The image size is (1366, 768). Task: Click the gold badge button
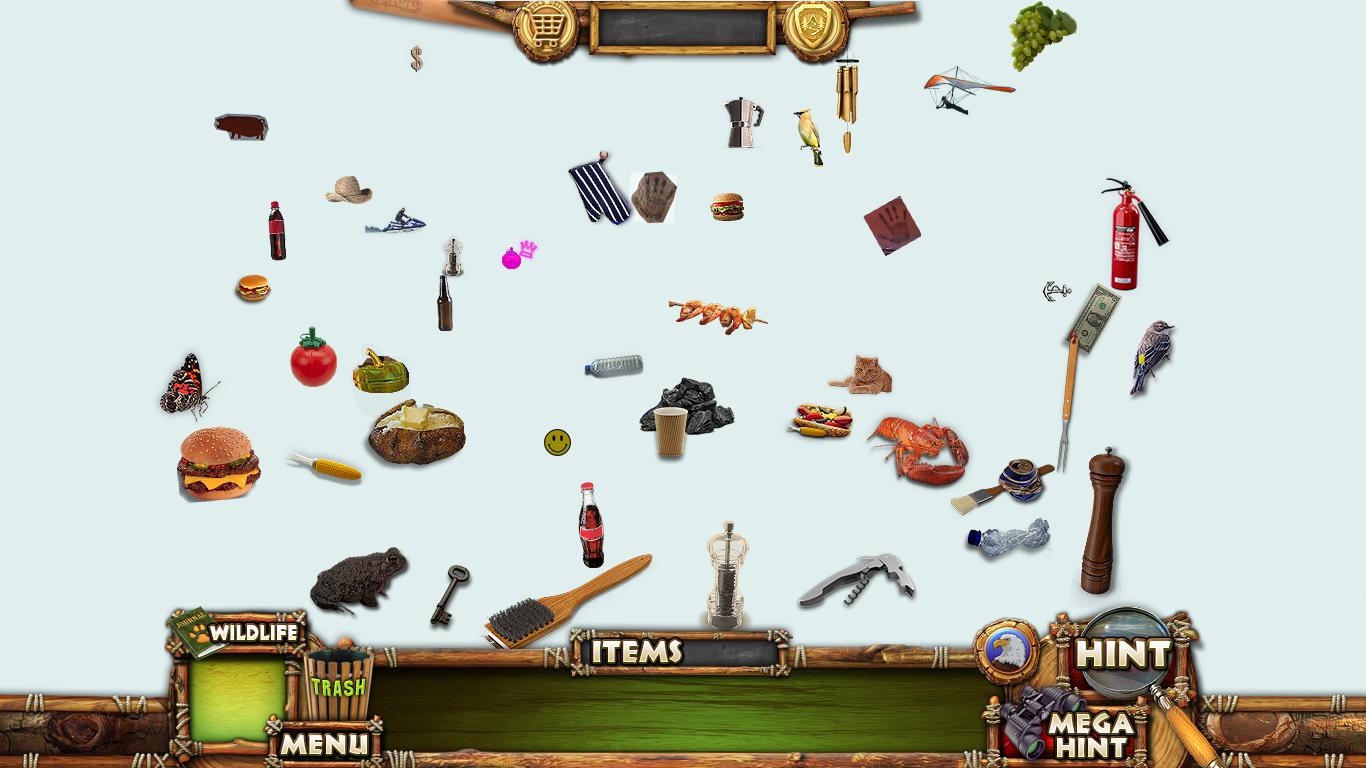point(815,28)
